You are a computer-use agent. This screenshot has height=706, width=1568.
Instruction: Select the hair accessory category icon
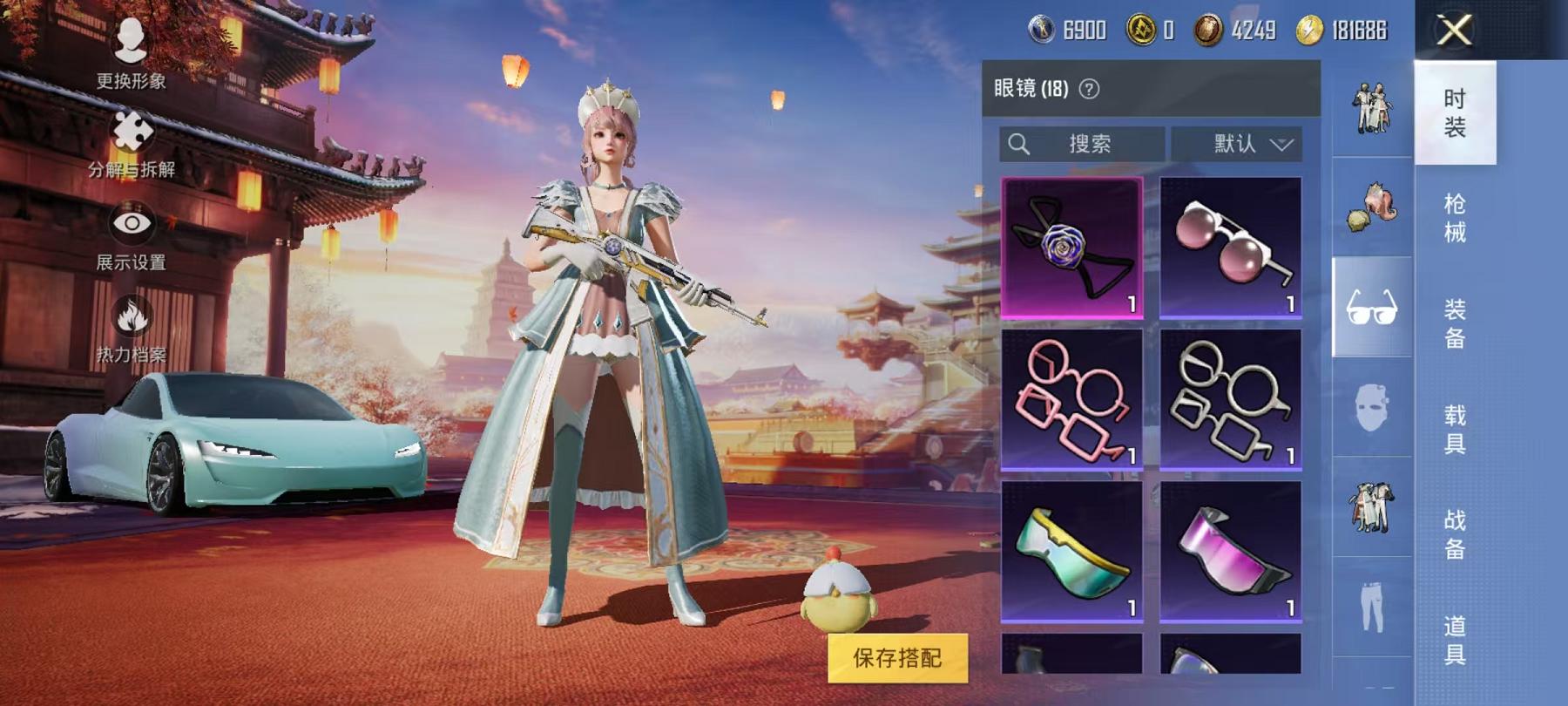[x=1371, y=209]
